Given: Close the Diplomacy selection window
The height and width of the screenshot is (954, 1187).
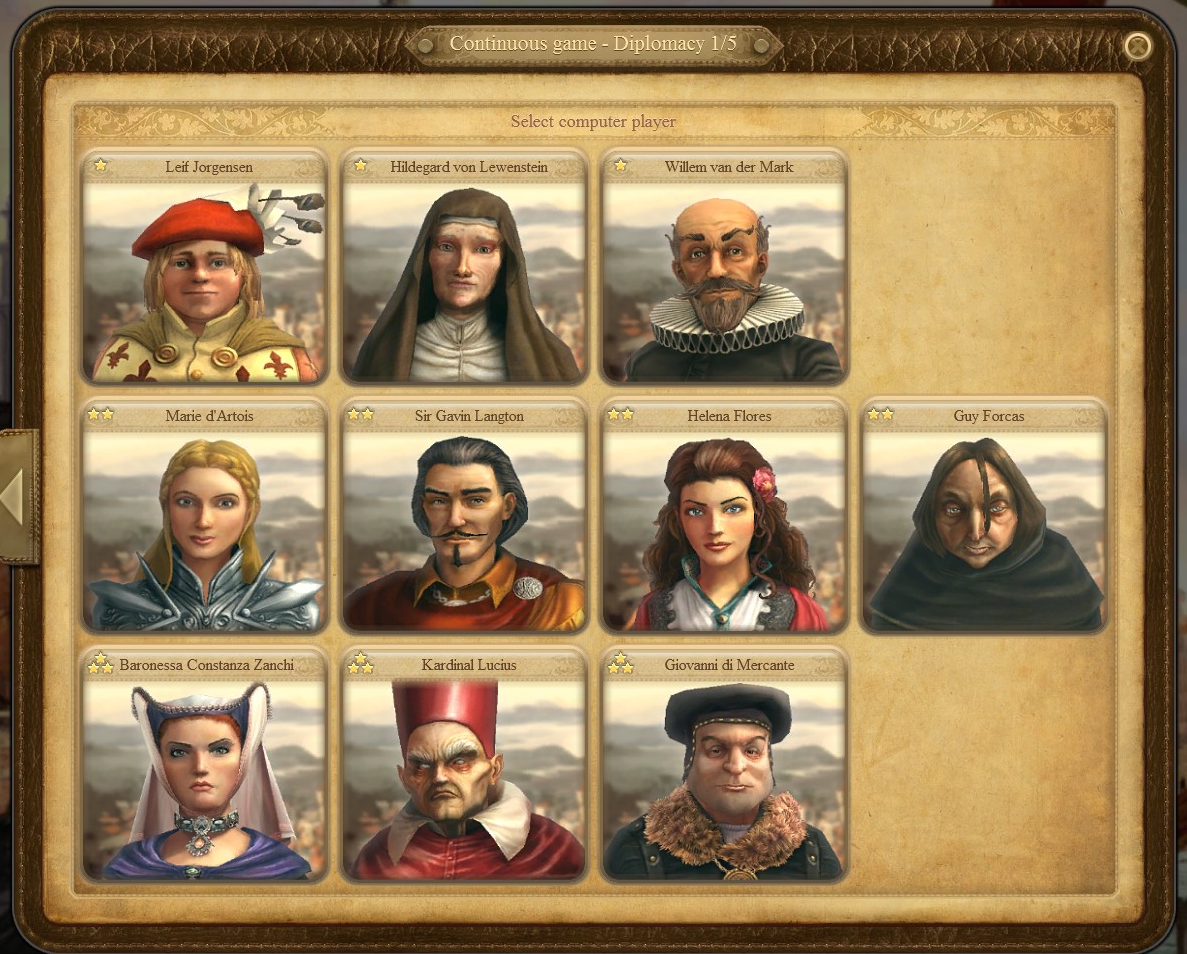Looking at the screenshot, I should tap(1137, 46).
